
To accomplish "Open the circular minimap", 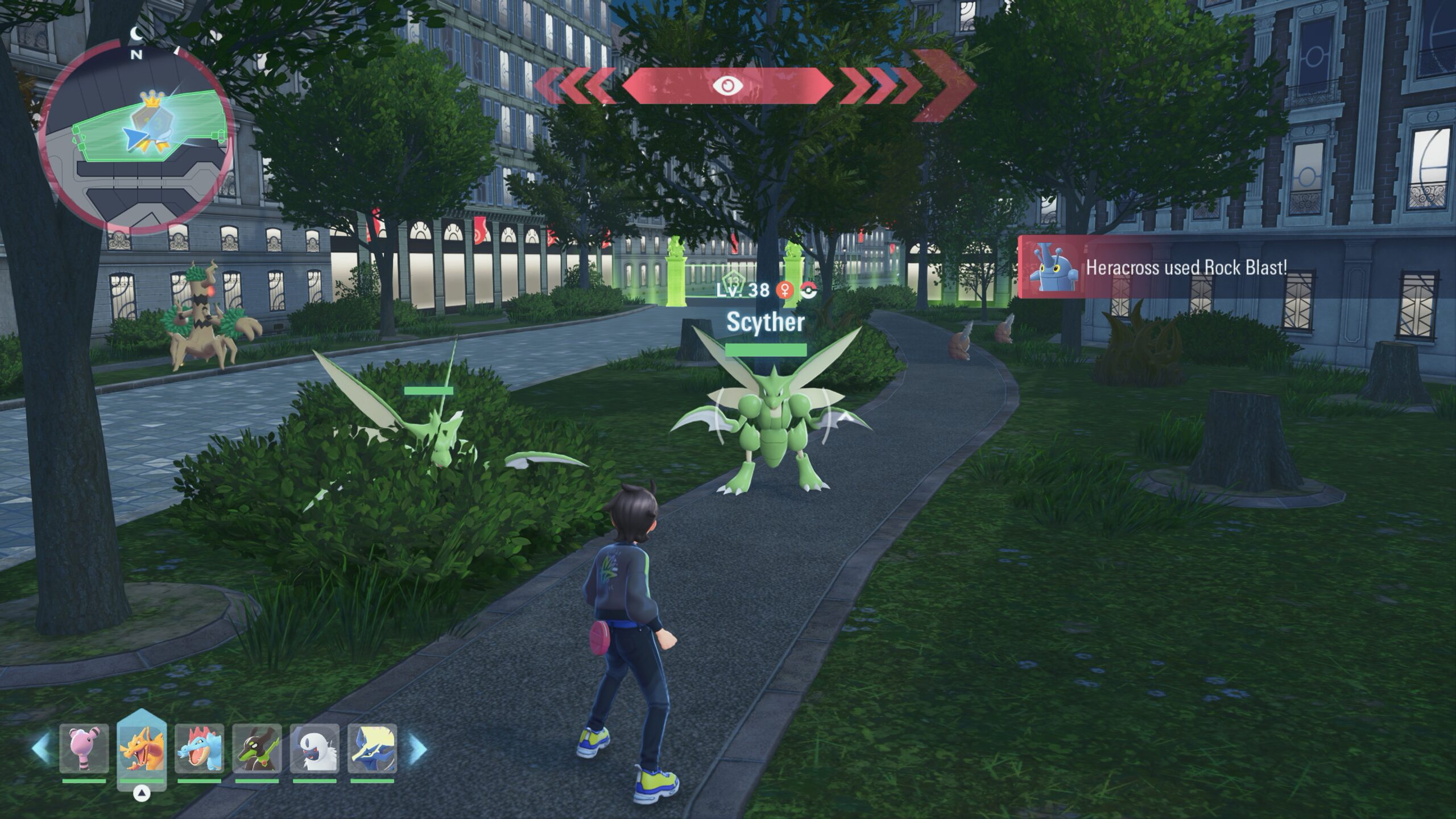I will click(x=135, y=136).
